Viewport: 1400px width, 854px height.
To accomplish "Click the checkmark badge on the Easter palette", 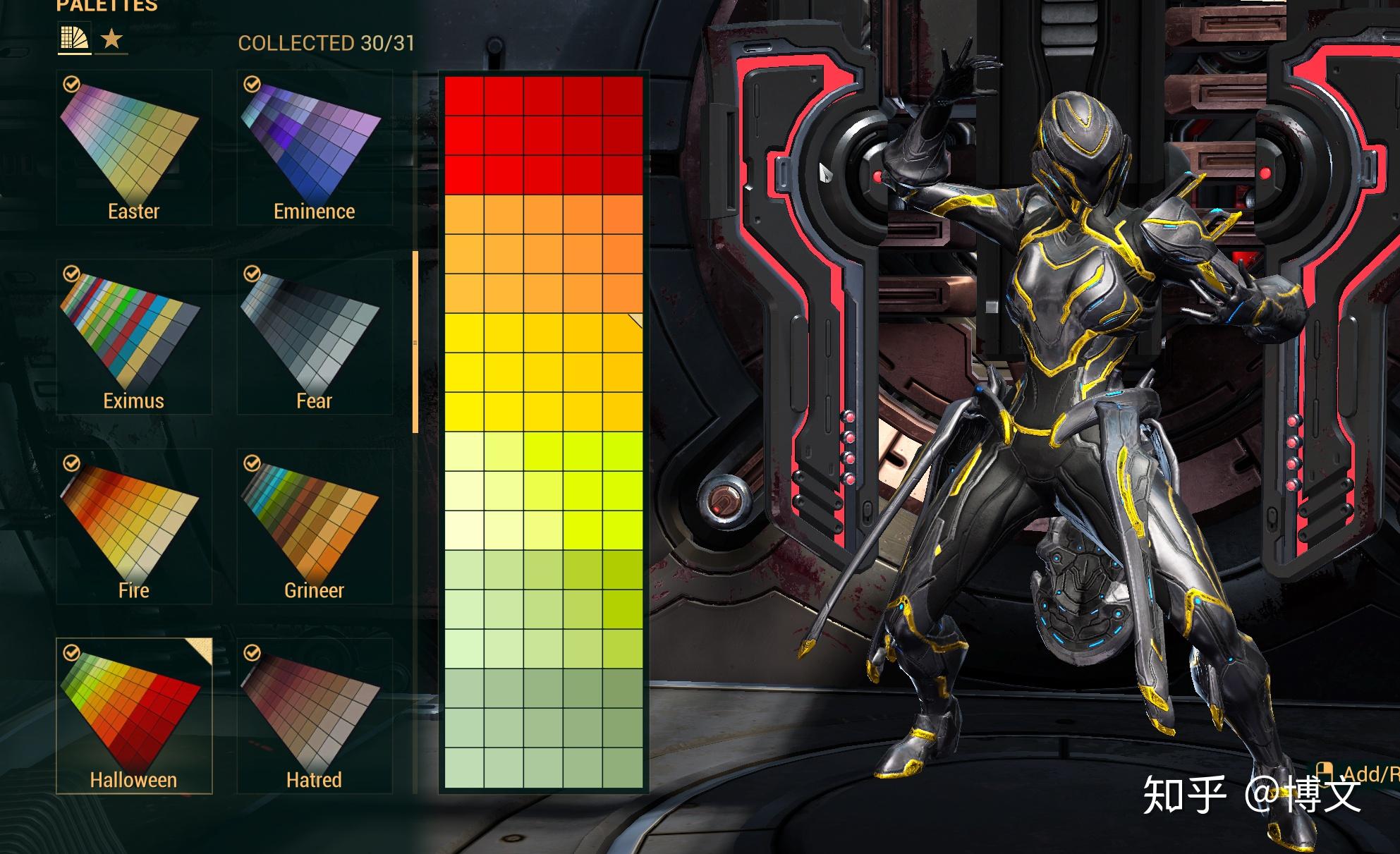I will [71, 85].
